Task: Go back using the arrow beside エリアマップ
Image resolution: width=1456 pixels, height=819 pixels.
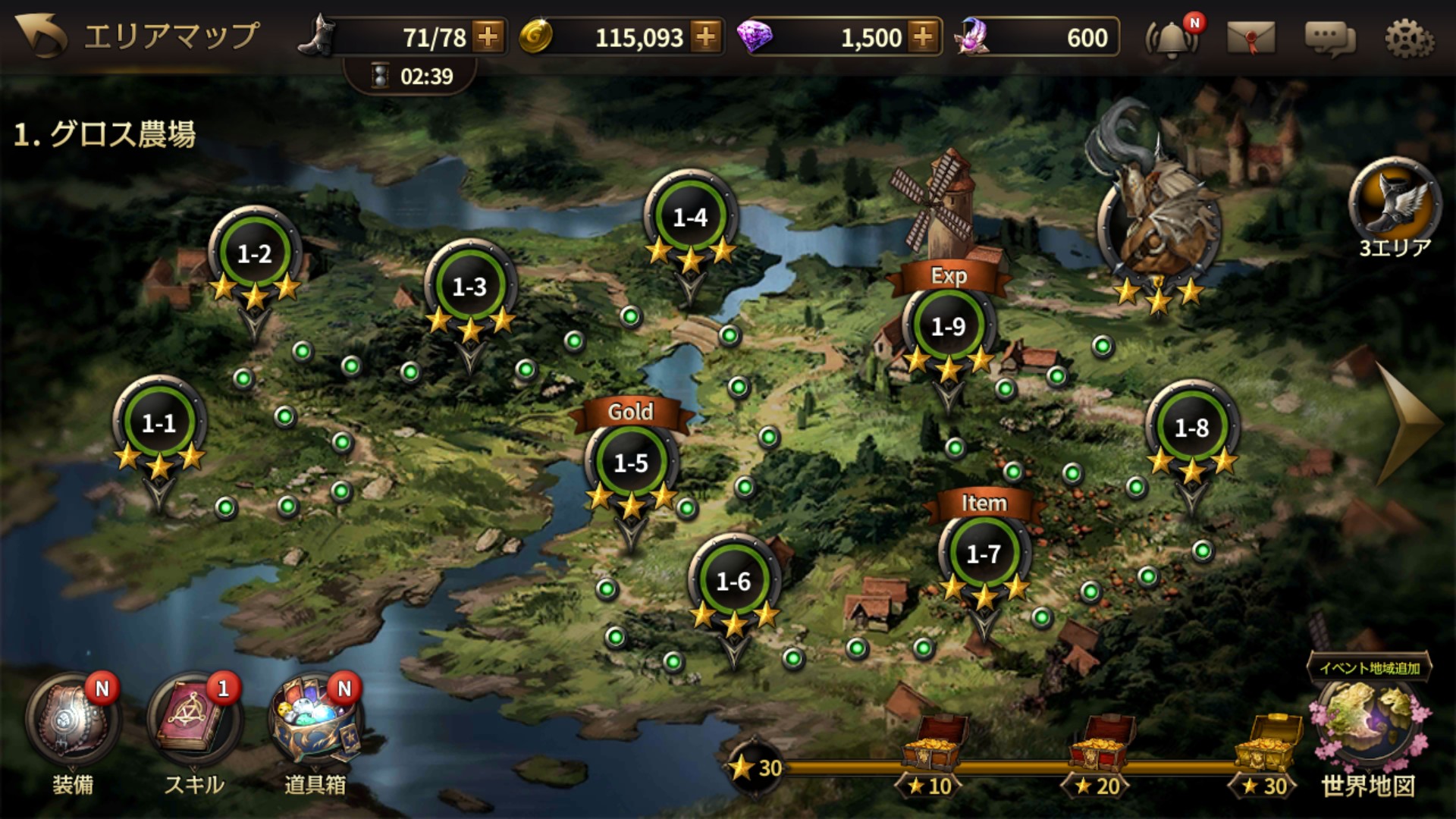Action: click(x=41, y=36)
